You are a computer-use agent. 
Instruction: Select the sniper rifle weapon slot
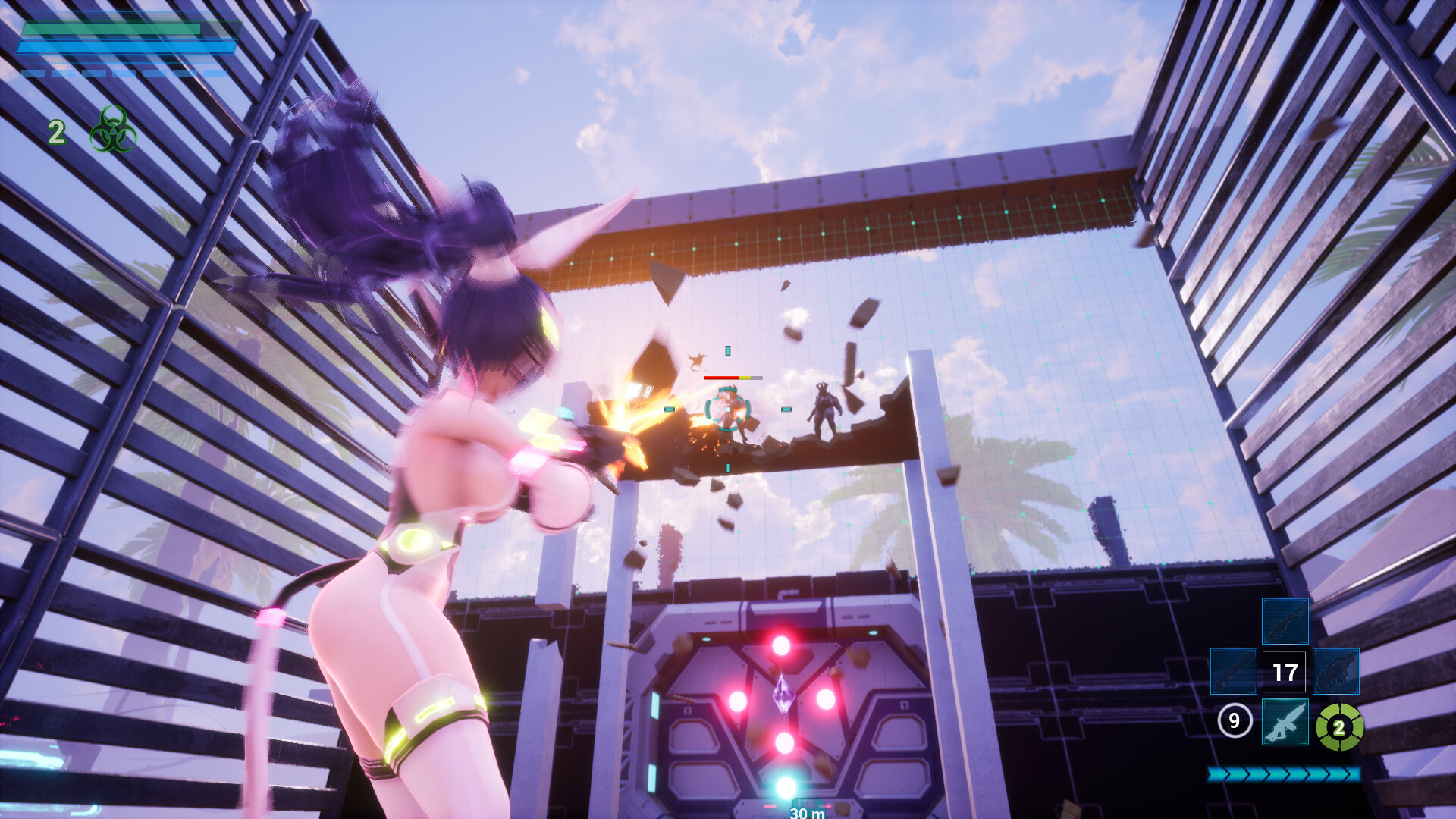point(1285,621)
